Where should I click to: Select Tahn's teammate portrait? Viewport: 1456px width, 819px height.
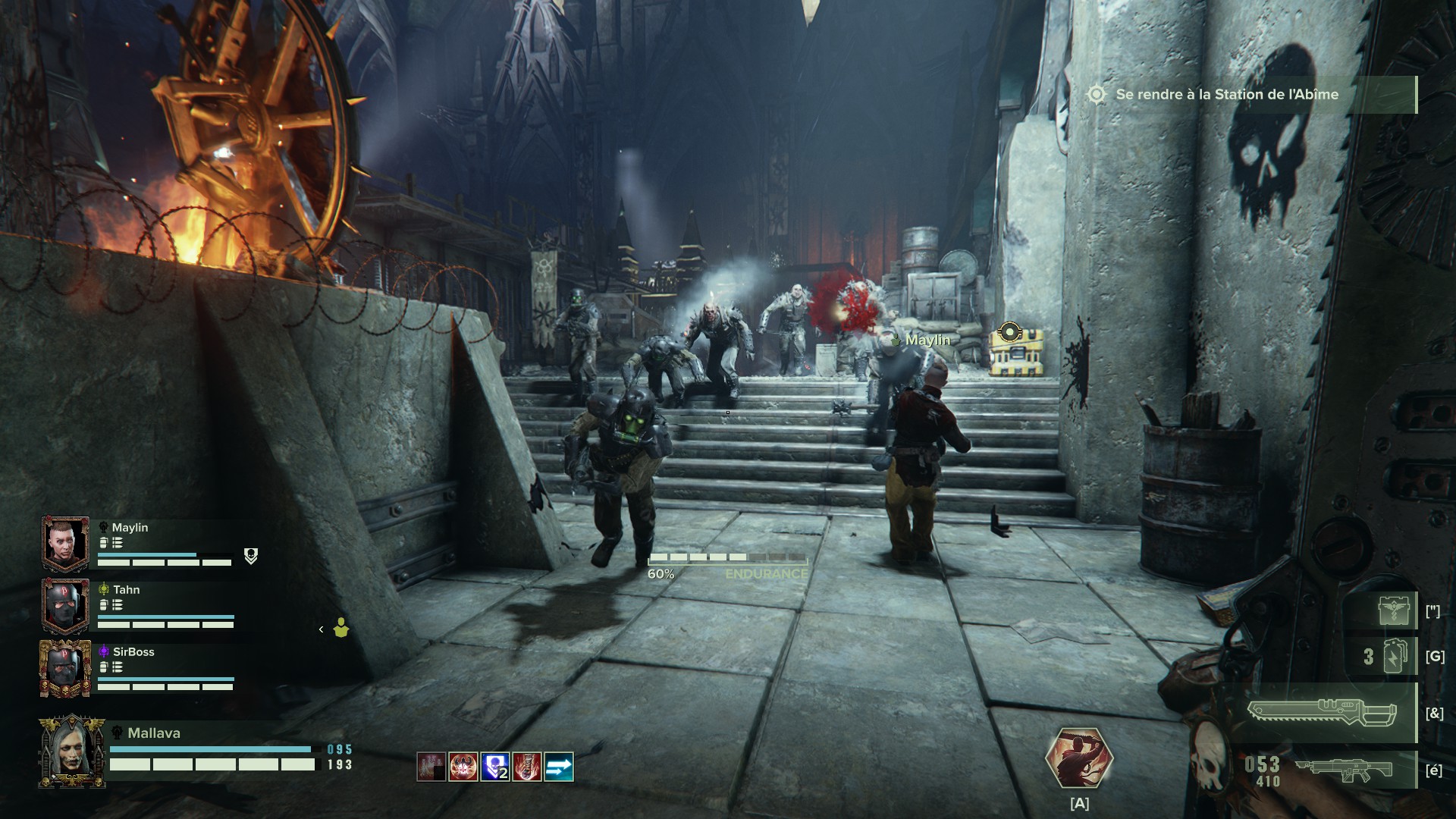(x=66, y=606)
